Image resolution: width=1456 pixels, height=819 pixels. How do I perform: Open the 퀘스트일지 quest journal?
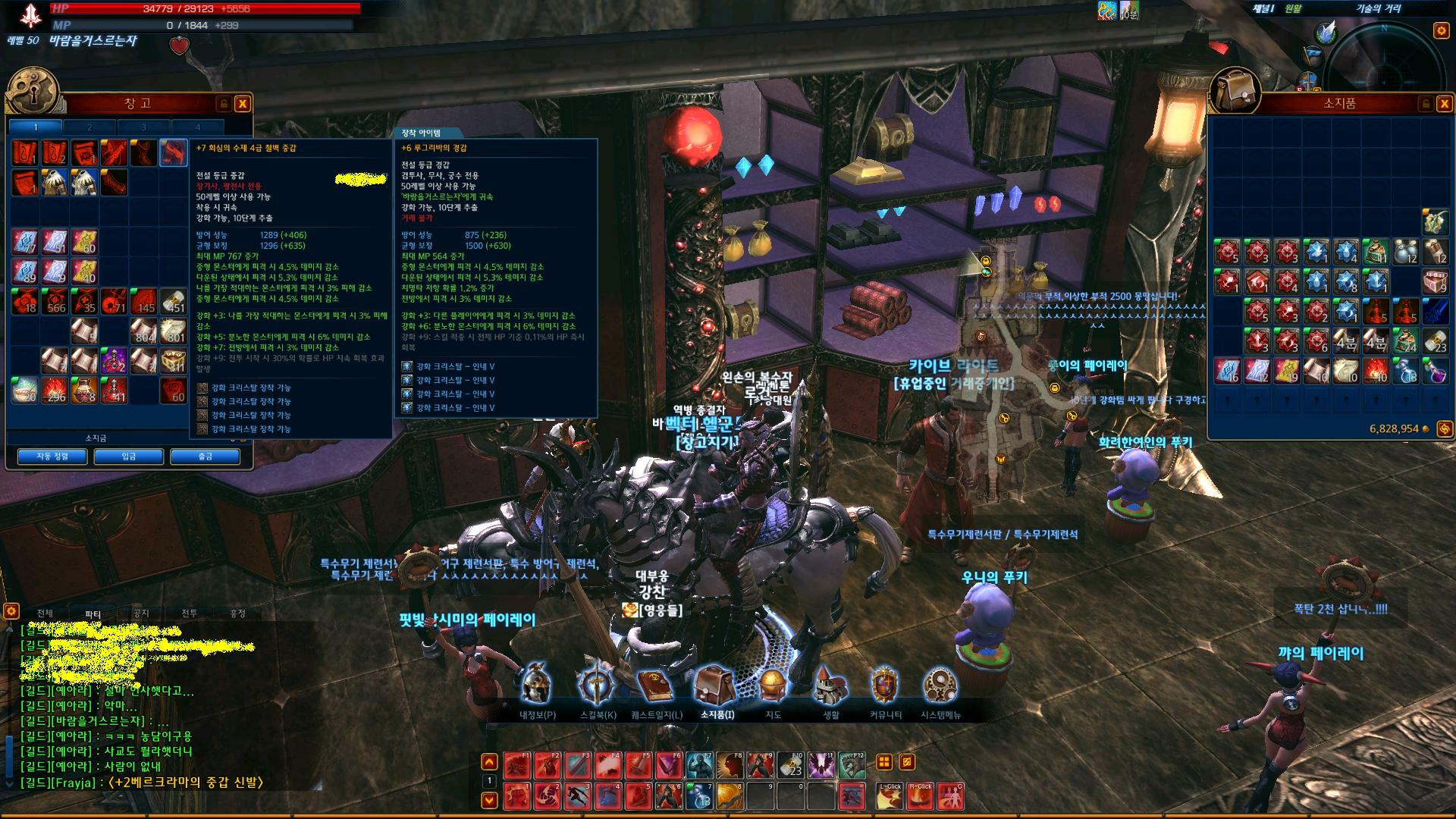[656, 686]
